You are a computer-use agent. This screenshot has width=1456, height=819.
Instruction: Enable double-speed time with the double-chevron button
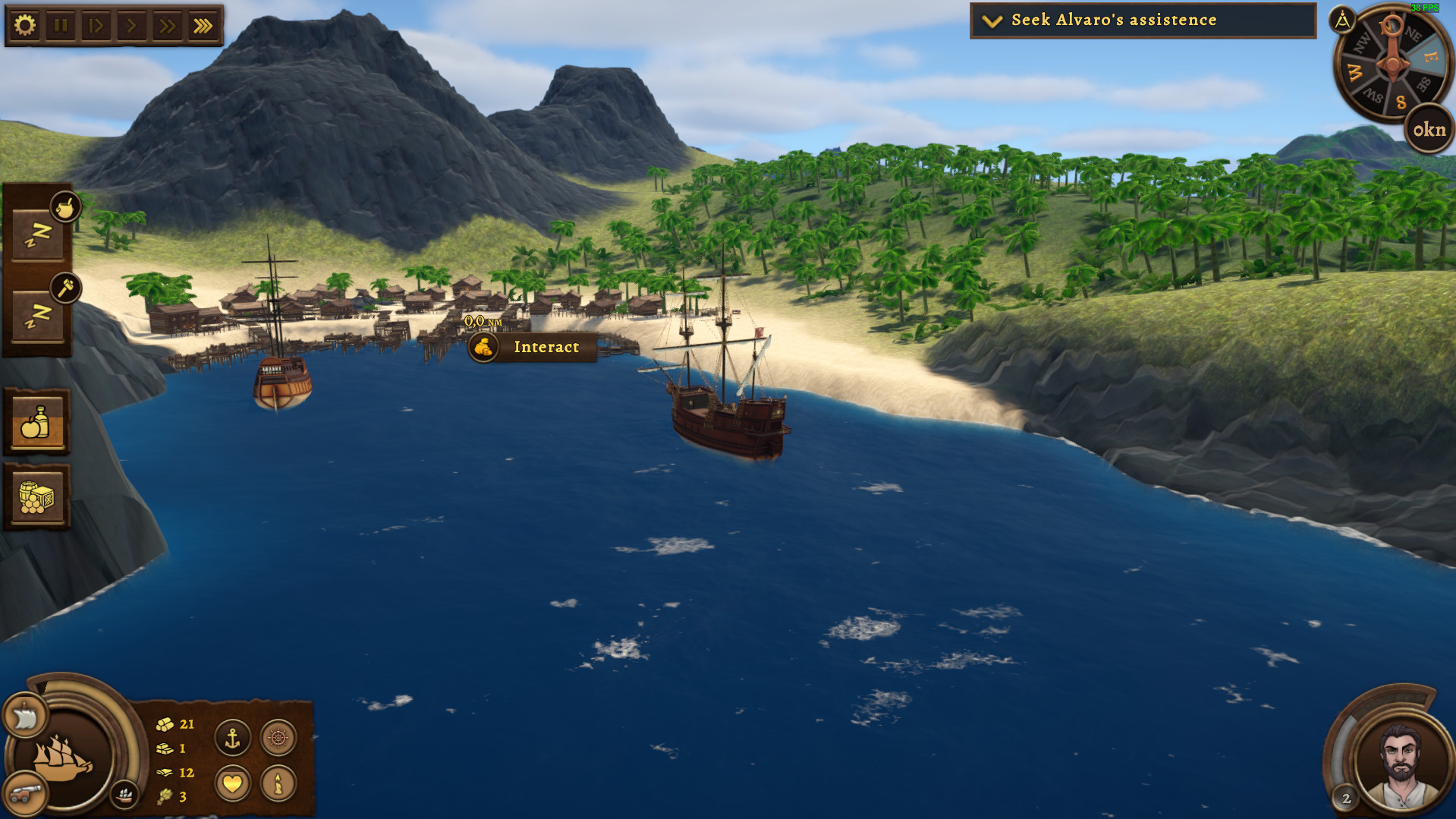(166, 25)
